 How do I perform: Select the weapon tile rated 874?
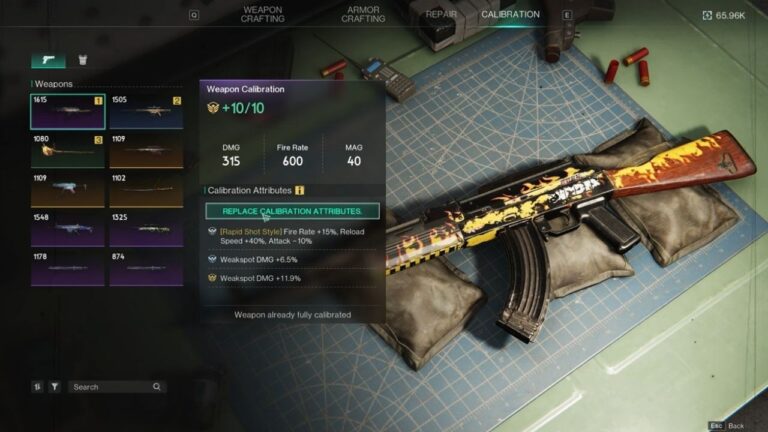[x=146, y=267]
